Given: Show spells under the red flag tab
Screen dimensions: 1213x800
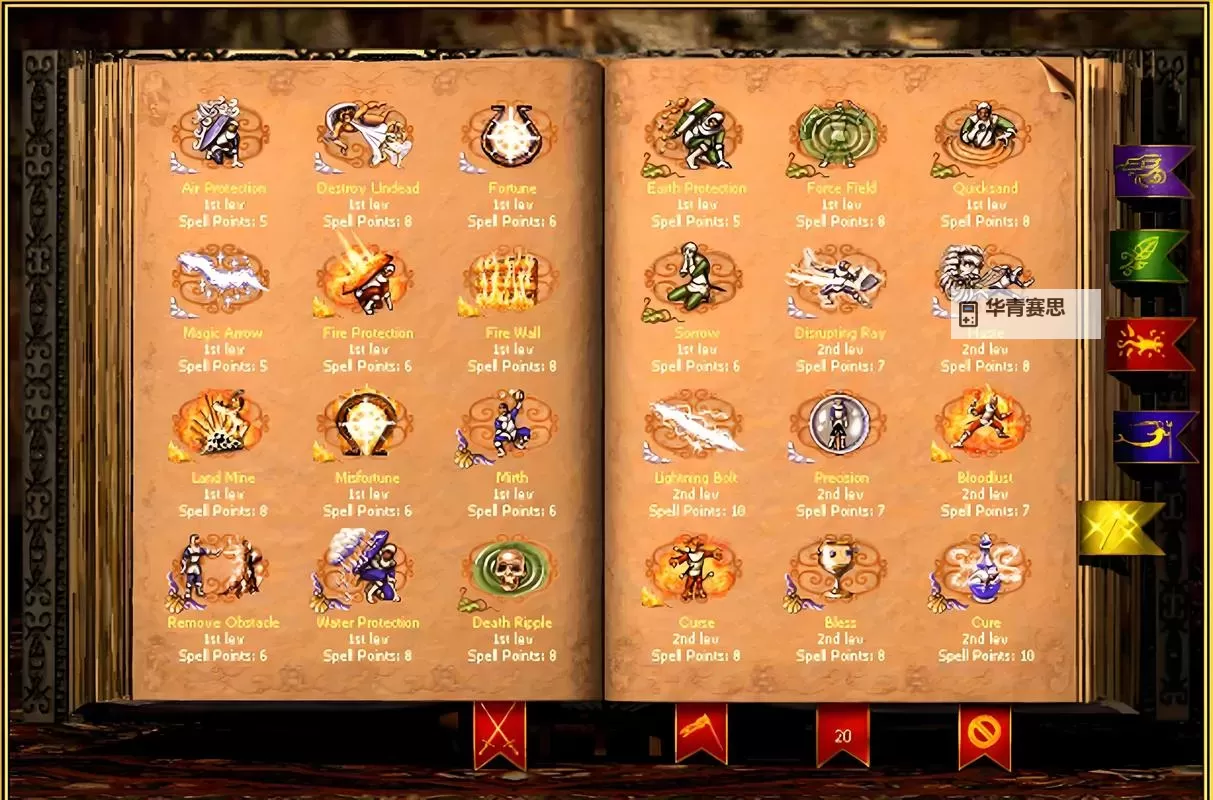Looking at the screenshot, I should [1147, 345].
